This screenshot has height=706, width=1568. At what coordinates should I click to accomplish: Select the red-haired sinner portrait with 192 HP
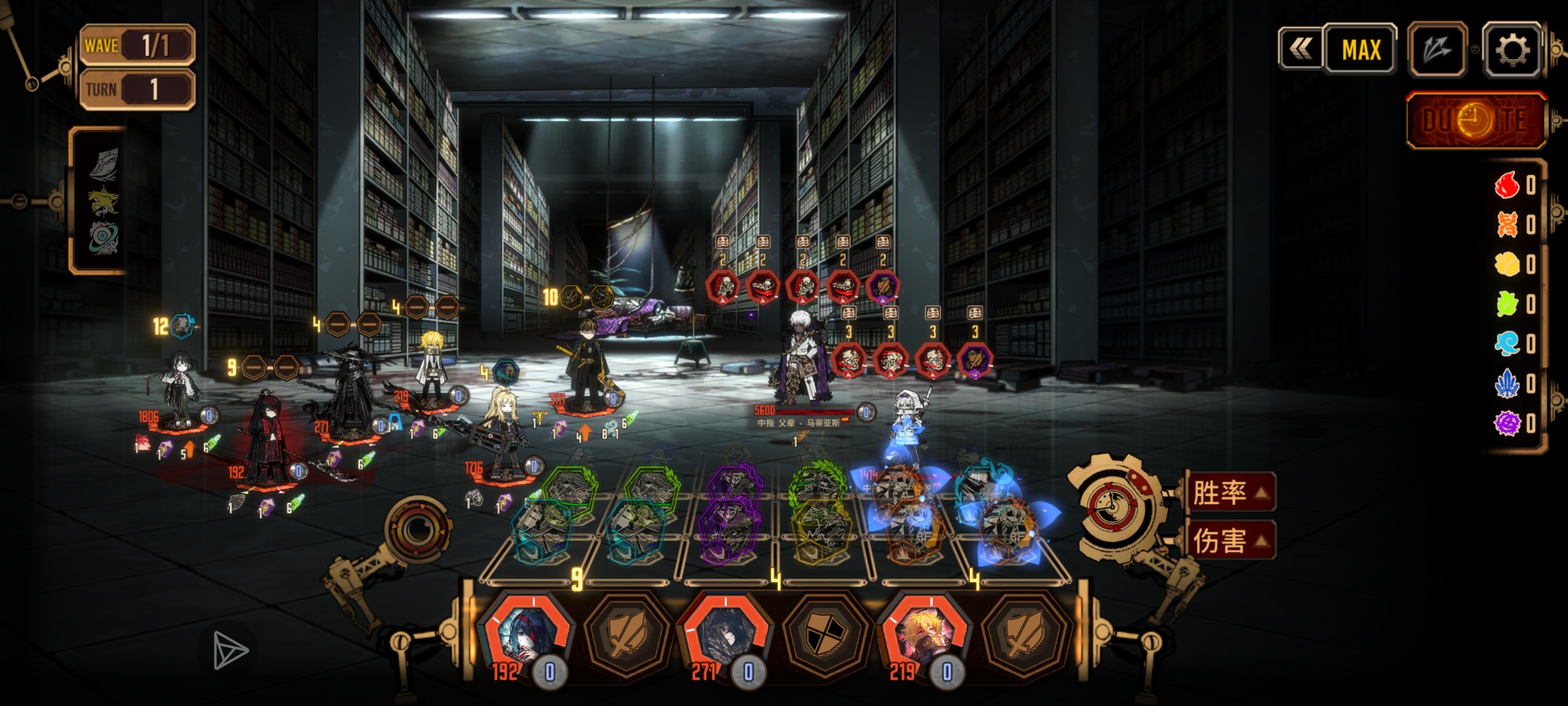click(524, 636)
